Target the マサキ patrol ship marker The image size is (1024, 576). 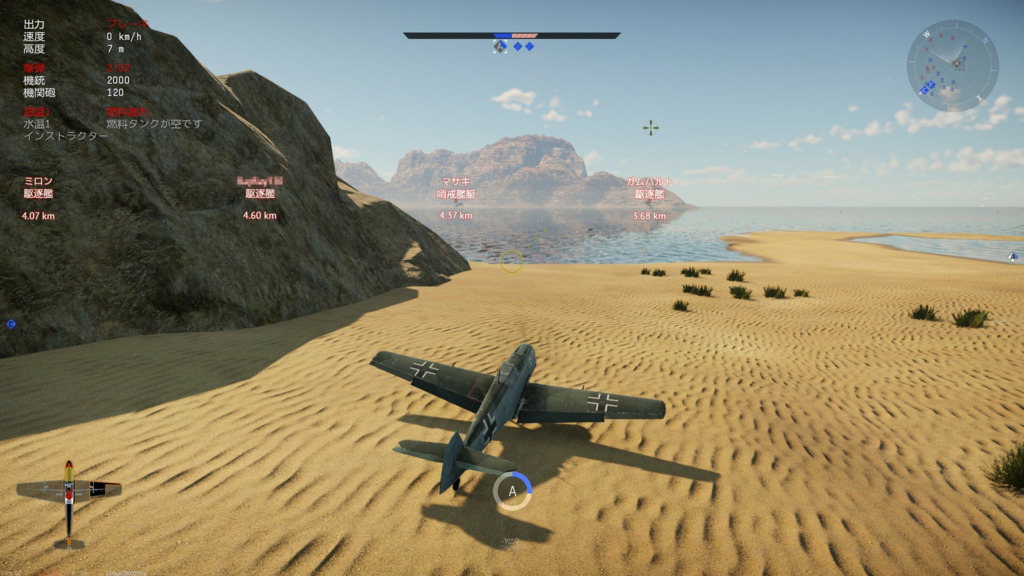[455, 193]
